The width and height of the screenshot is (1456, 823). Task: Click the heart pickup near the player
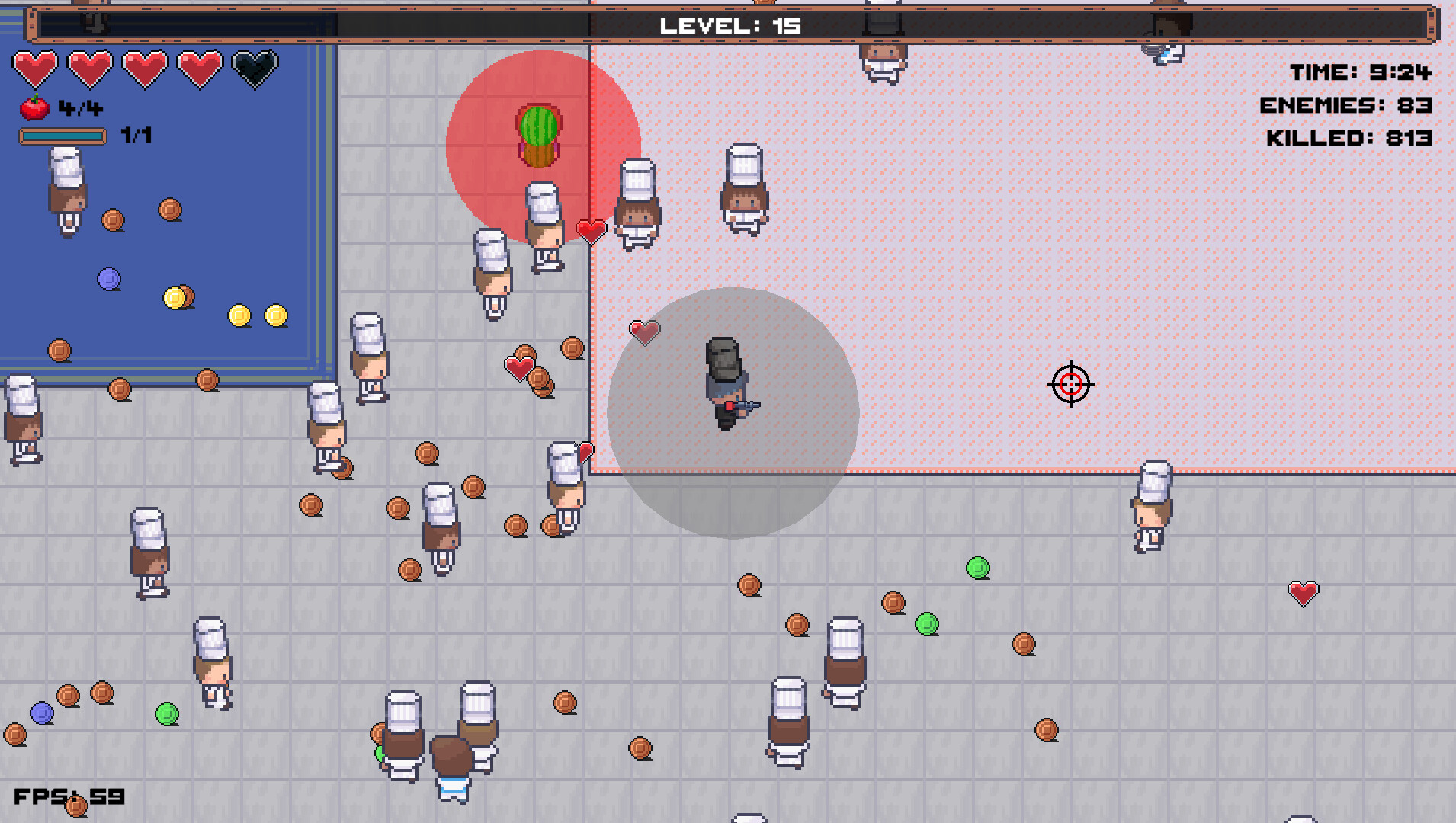click(x=643, y=331)
